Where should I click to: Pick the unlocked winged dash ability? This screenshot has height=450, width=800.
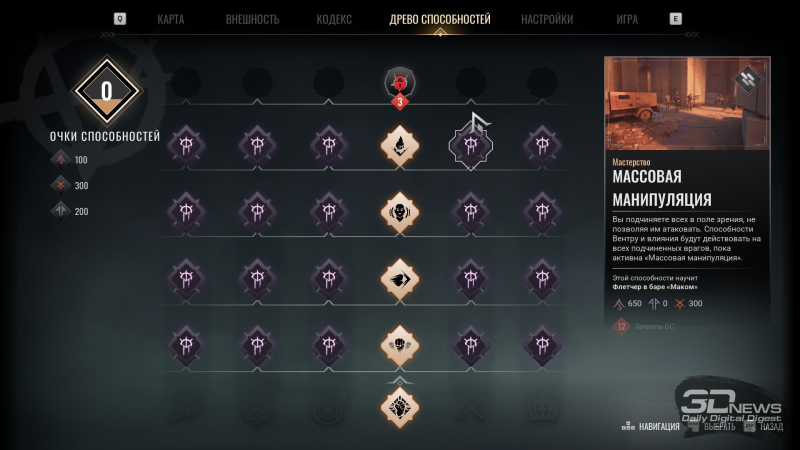400,279
